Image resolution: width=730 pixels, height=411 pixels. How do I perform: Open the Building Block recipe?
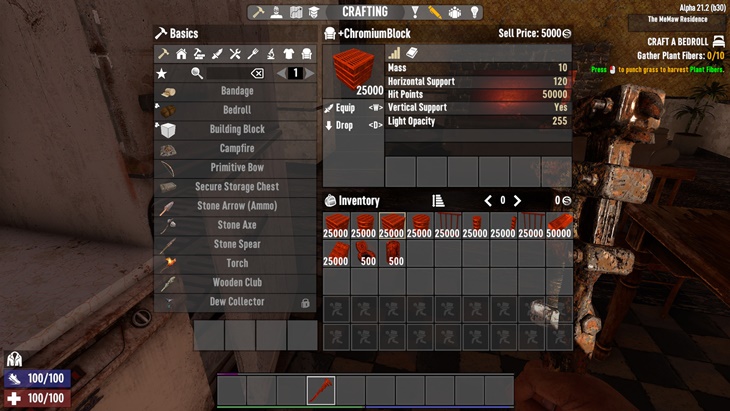[236, 129]
